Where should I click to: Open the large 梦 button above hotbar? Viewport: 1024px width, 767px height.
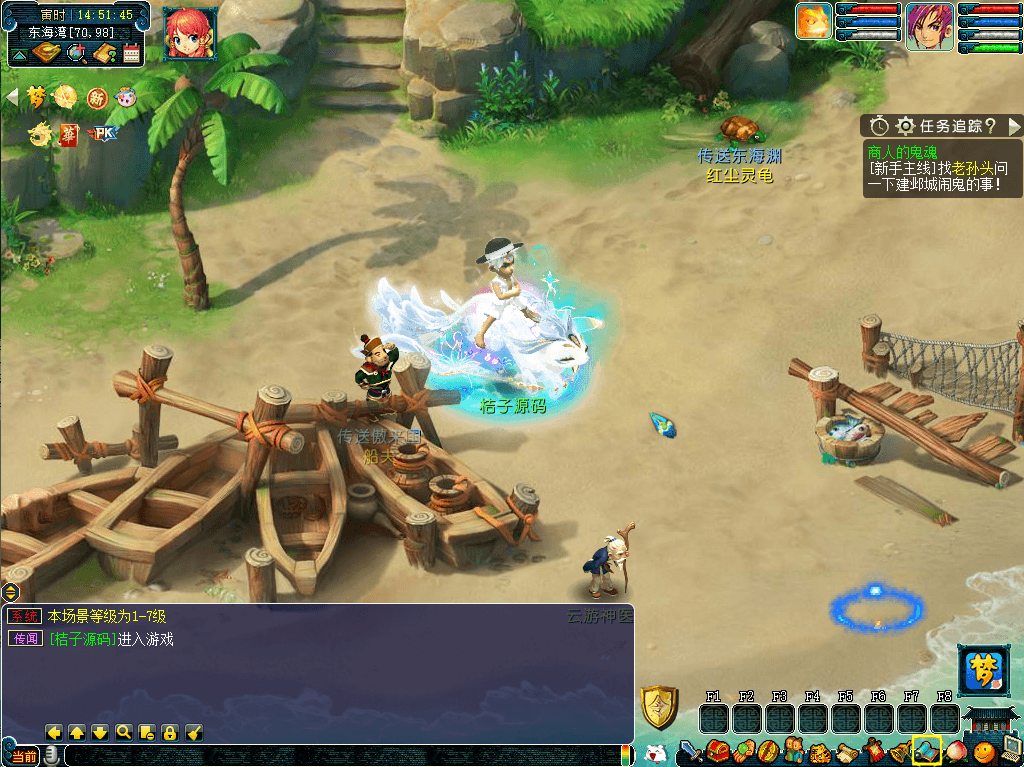click(x=981, y=670)
